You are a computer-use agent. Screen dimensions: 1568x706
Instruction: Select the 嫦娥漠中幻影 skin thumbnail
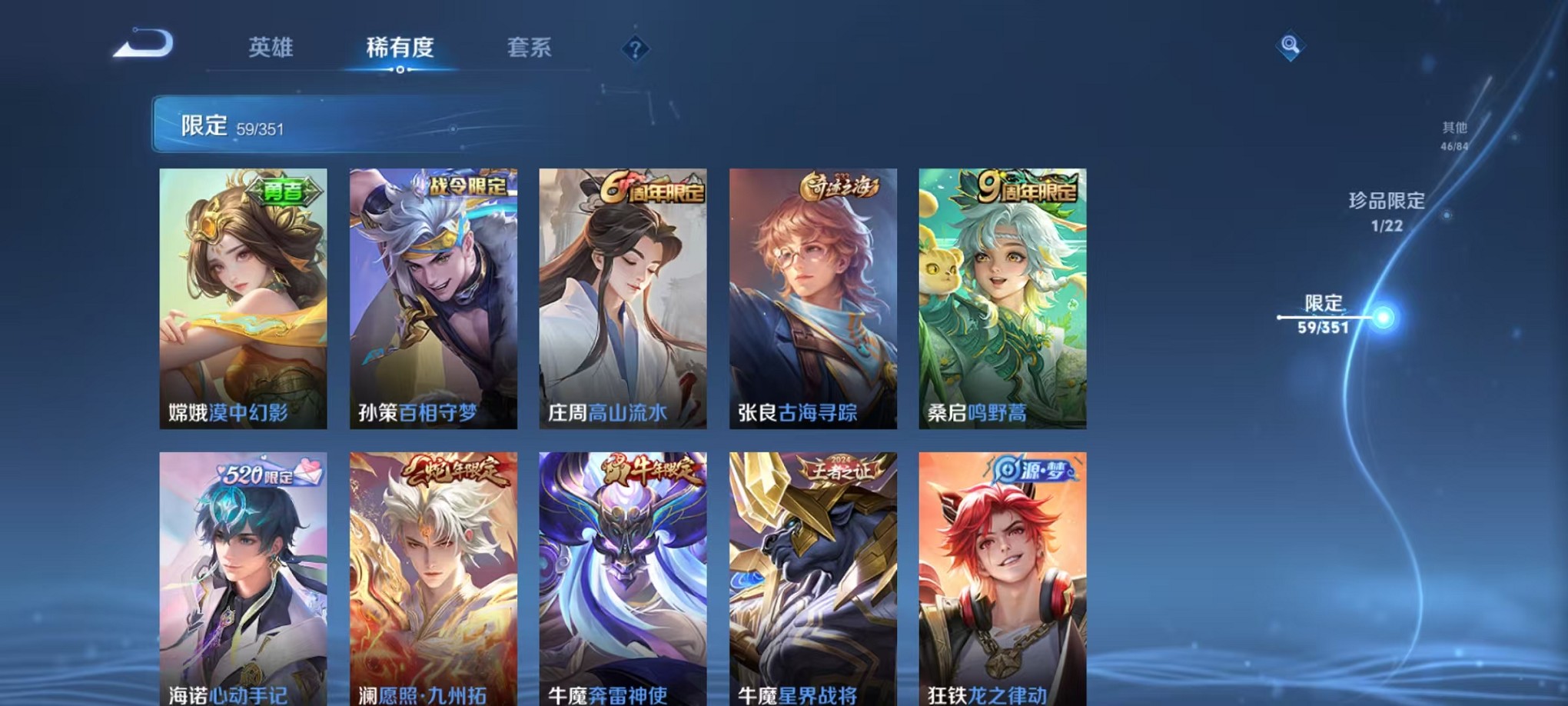243,296
